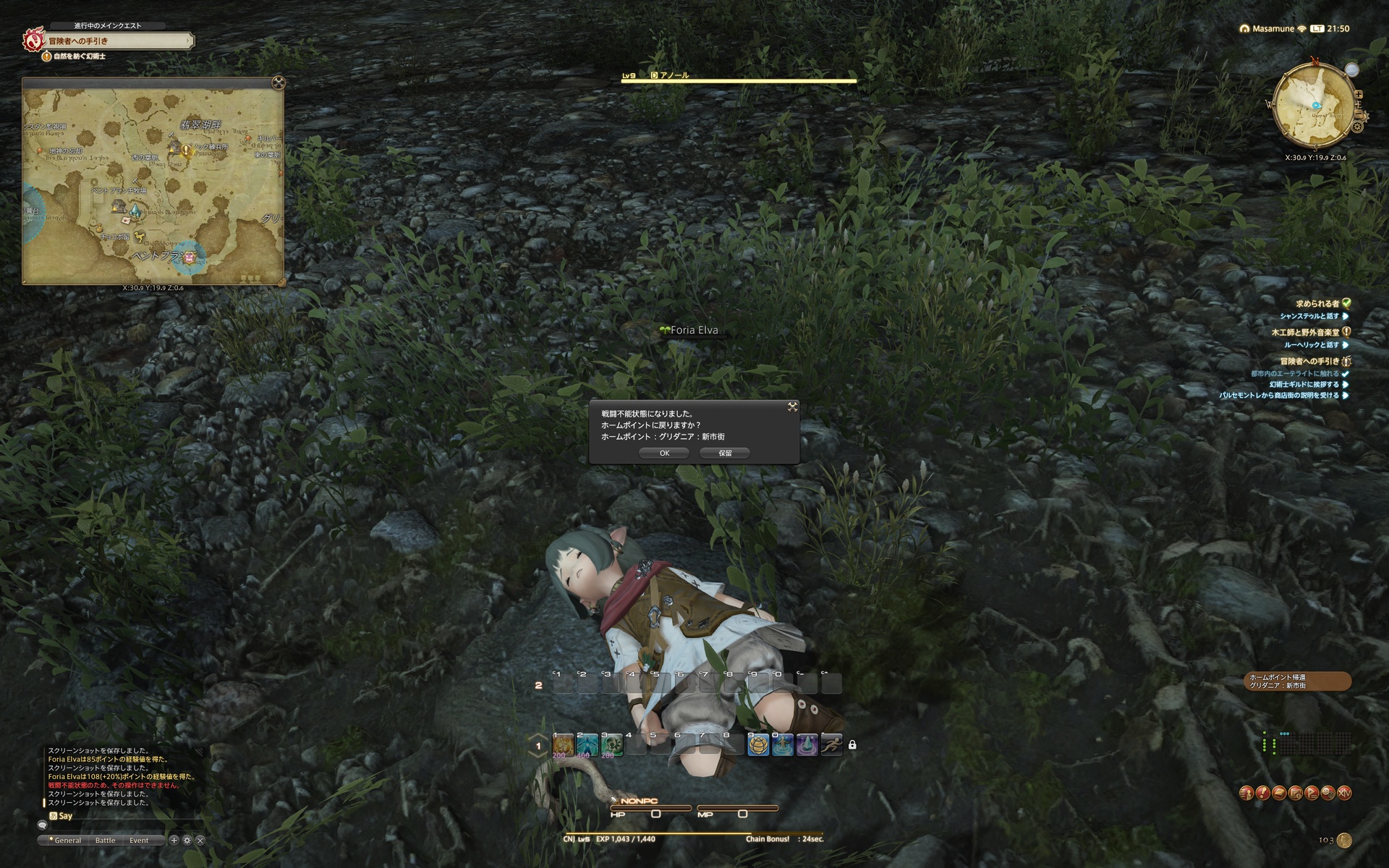Confirm return to home point with OK
1389x868 pixels.
664,453
